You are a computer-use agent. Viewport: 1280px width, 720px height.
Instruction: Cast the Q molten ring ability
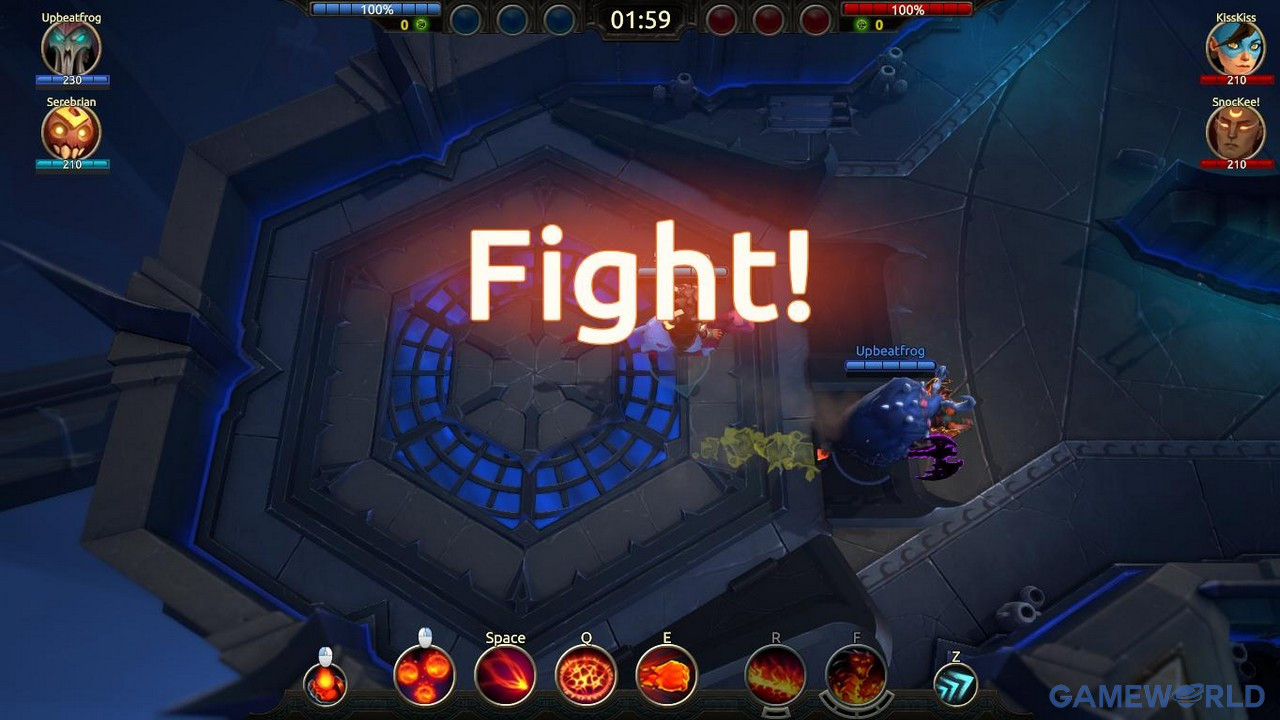[585, 675]
